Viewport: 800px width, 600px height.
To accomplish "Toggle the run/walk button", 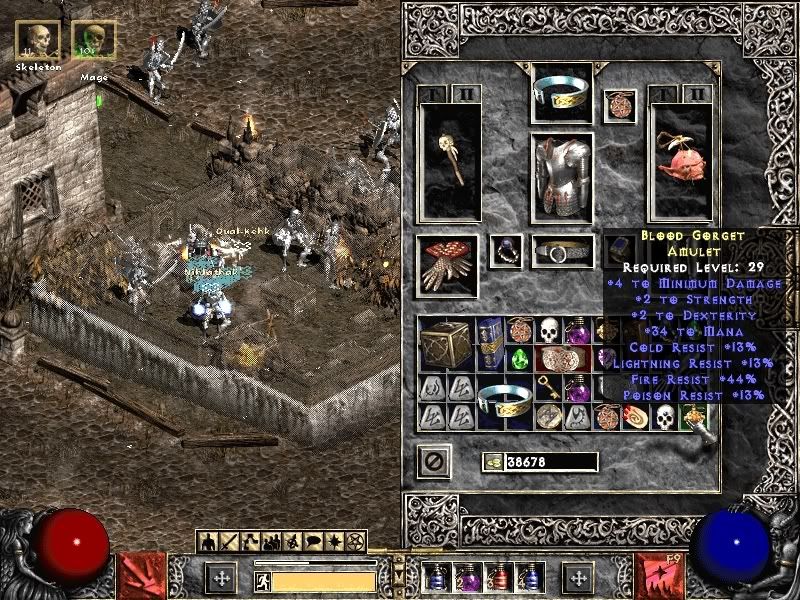I will pyautogui.click(x=262, y=579).
